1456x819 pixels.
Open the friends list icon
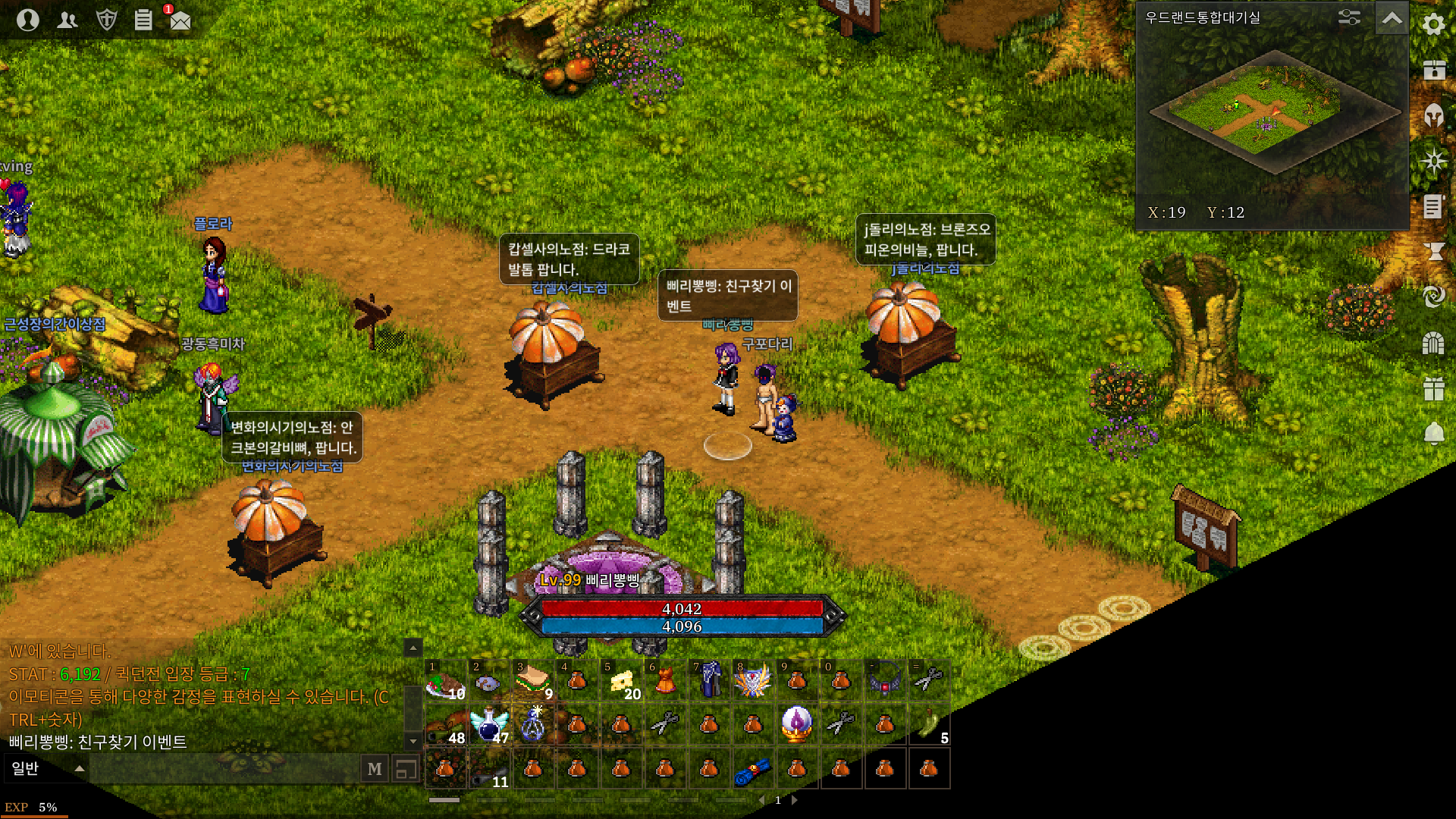[67, 20]
